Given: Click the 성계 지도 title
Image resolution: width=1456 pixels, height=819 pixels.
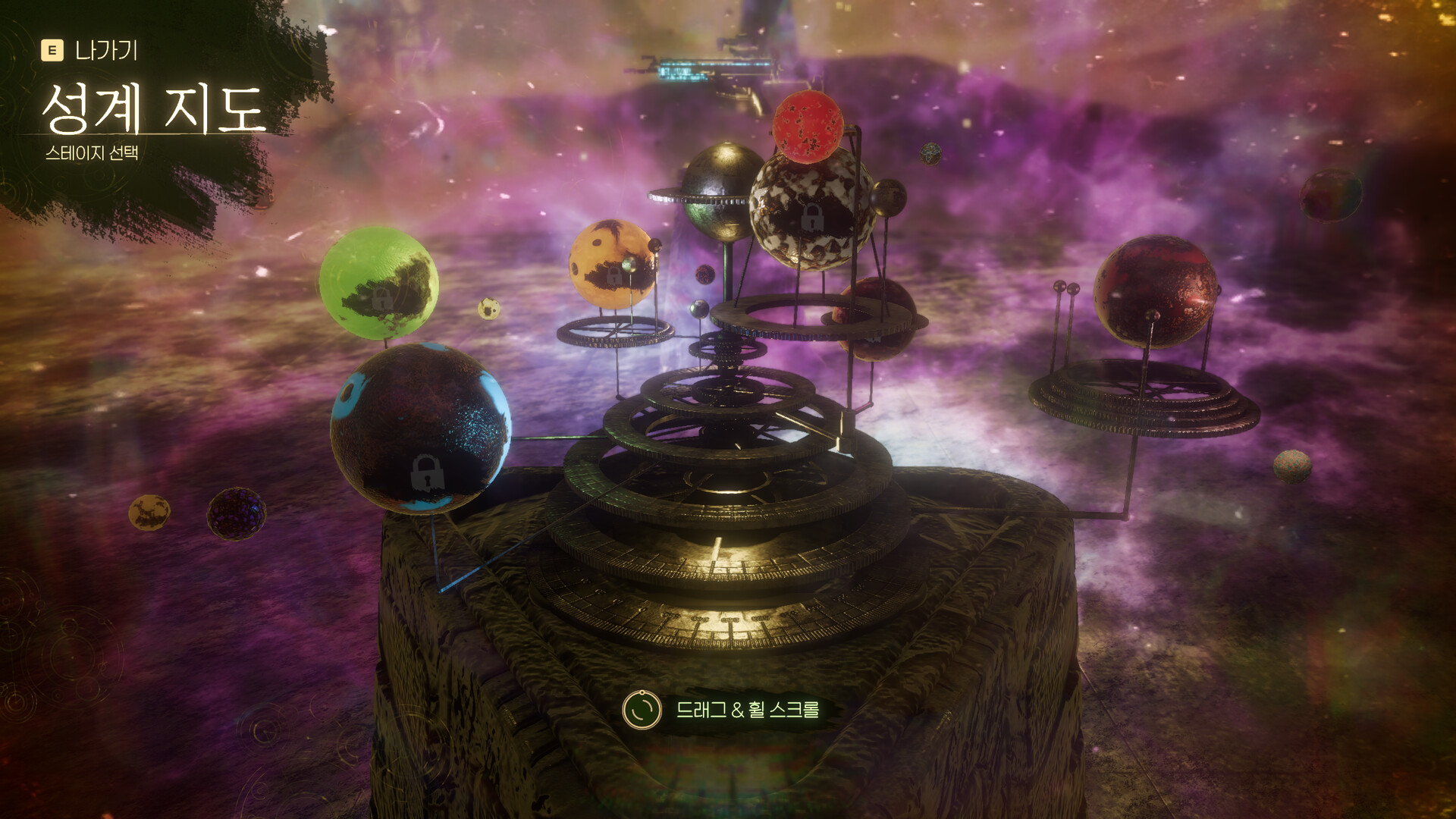Looking at the screenshot, I should (x=152, y=110).
